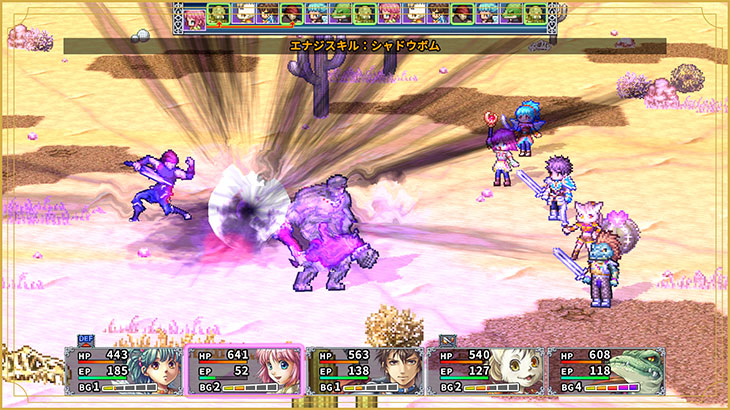Select the green lizard warrior's party panel
The height and width of the screenshot is (410, 730).
(x=606, y=369)
